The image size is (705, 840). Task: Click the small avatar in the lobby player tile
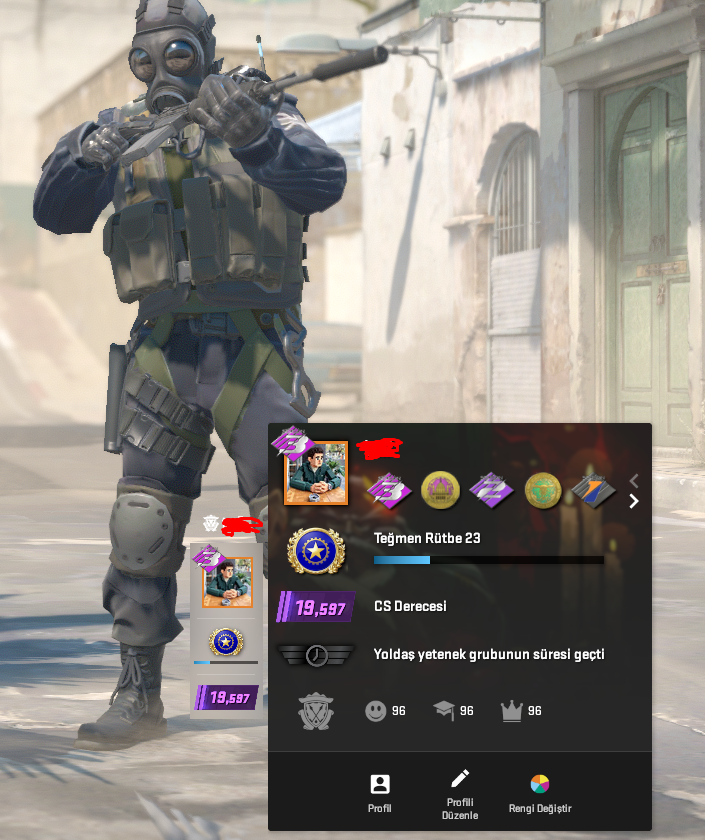click(x=228, y=582)
